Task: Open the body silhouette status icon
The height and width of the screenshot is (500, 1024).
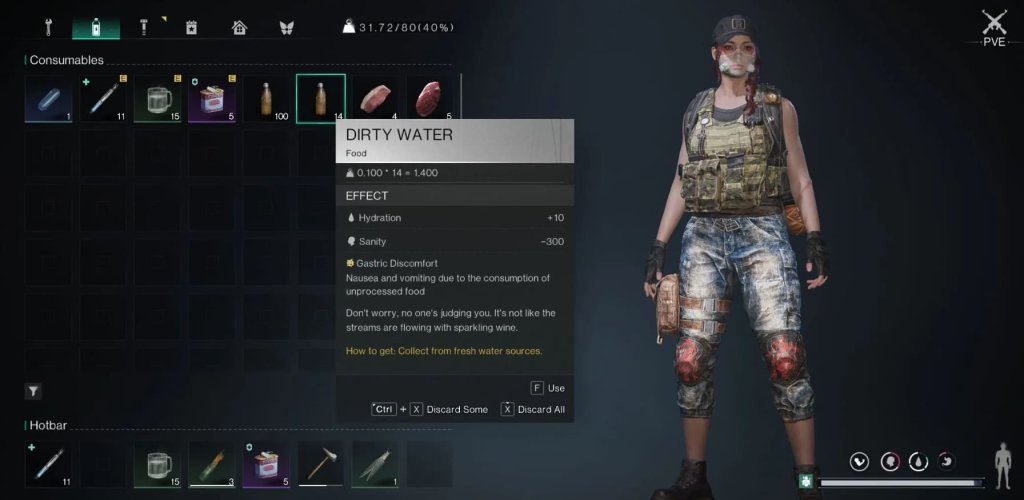Action: 1002,461
